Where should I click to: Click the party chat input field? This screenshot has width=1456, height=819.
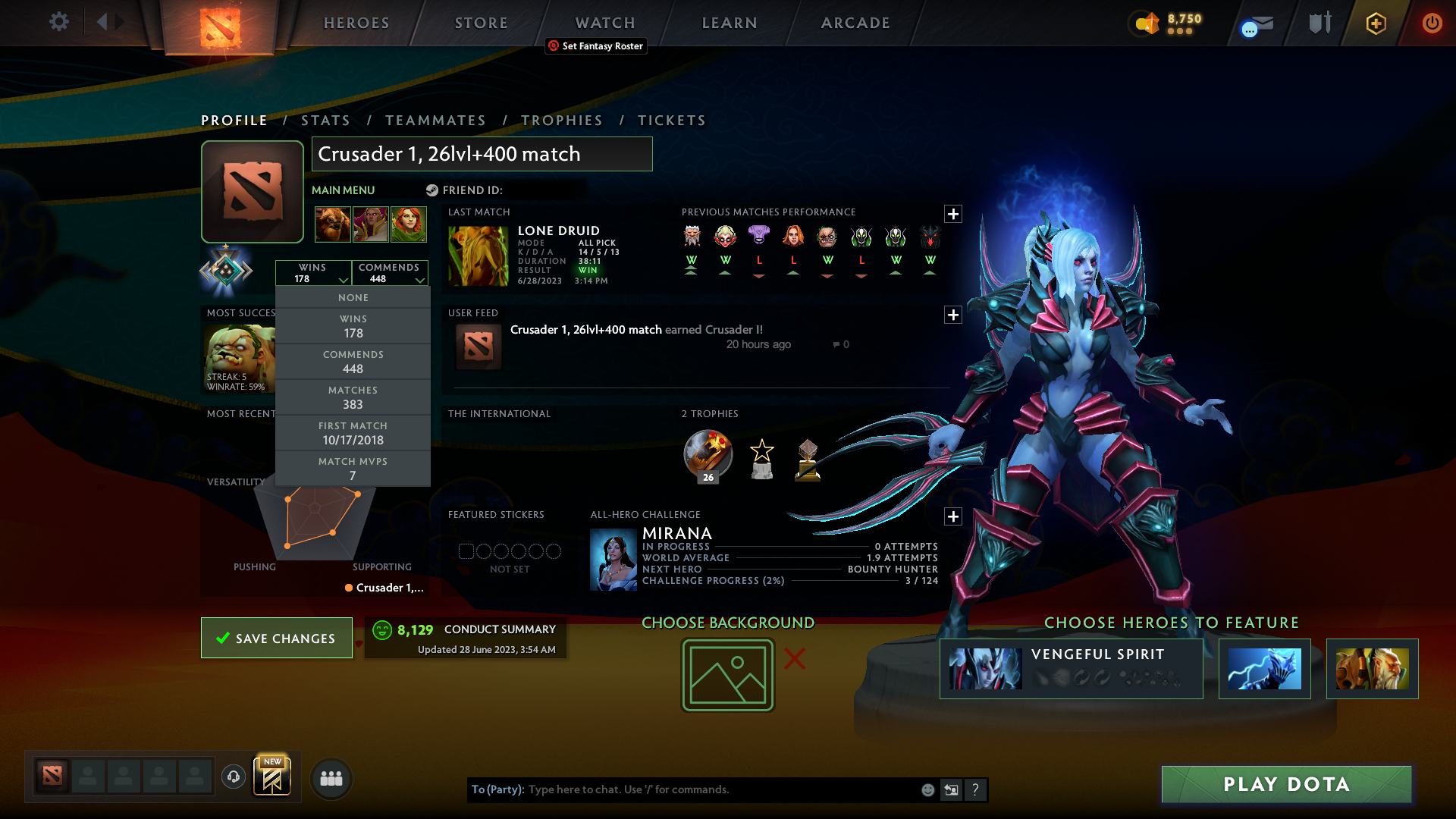pos(682,789)
